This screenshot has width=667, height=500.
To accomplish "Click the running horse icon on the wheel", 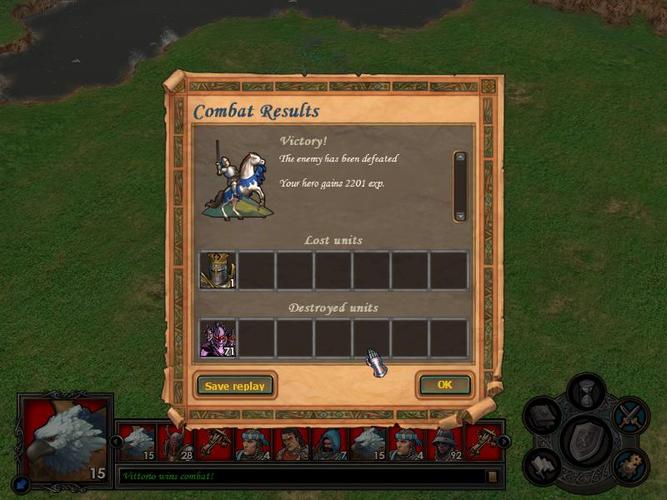I will (x=544, y=465).
